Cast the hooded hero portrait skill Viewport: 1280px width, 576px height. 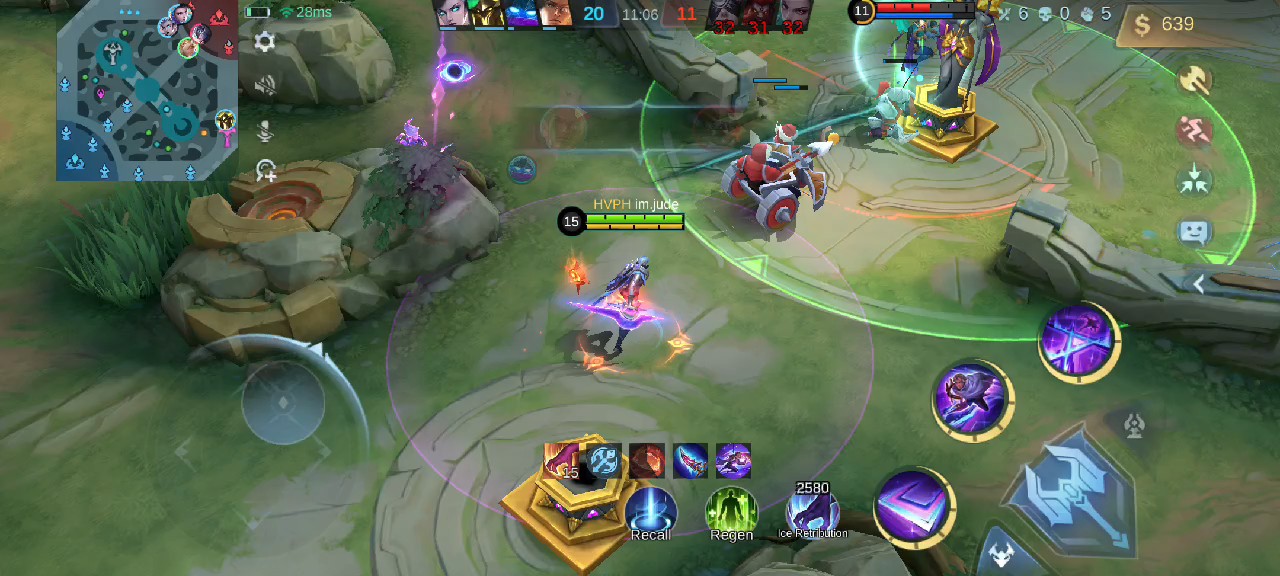tap(973, 398)
